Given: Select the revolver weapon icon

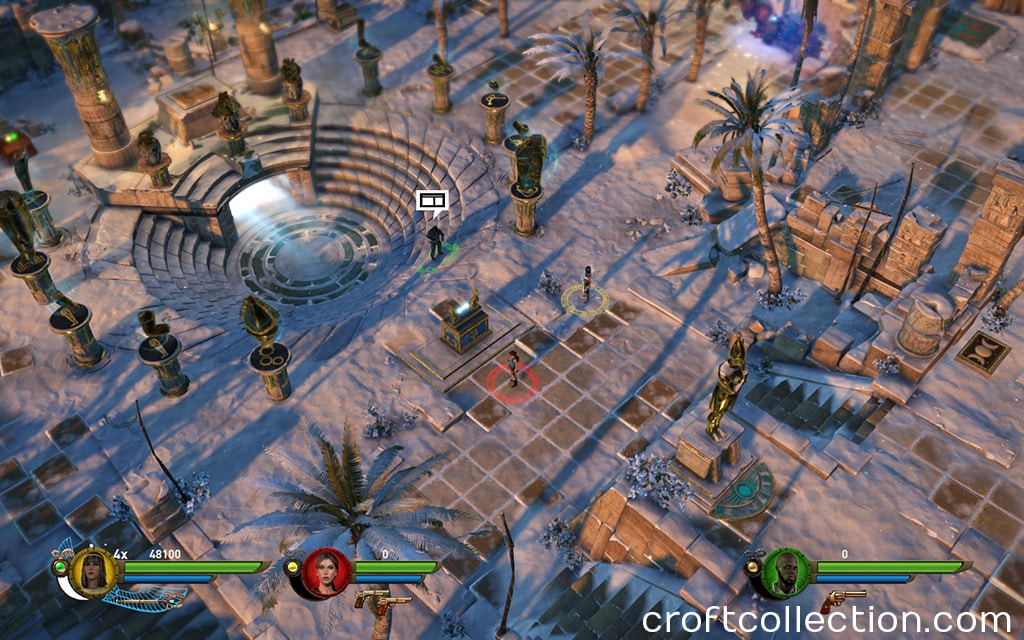Looking at the screenshot, I should (x=843, y=599).
